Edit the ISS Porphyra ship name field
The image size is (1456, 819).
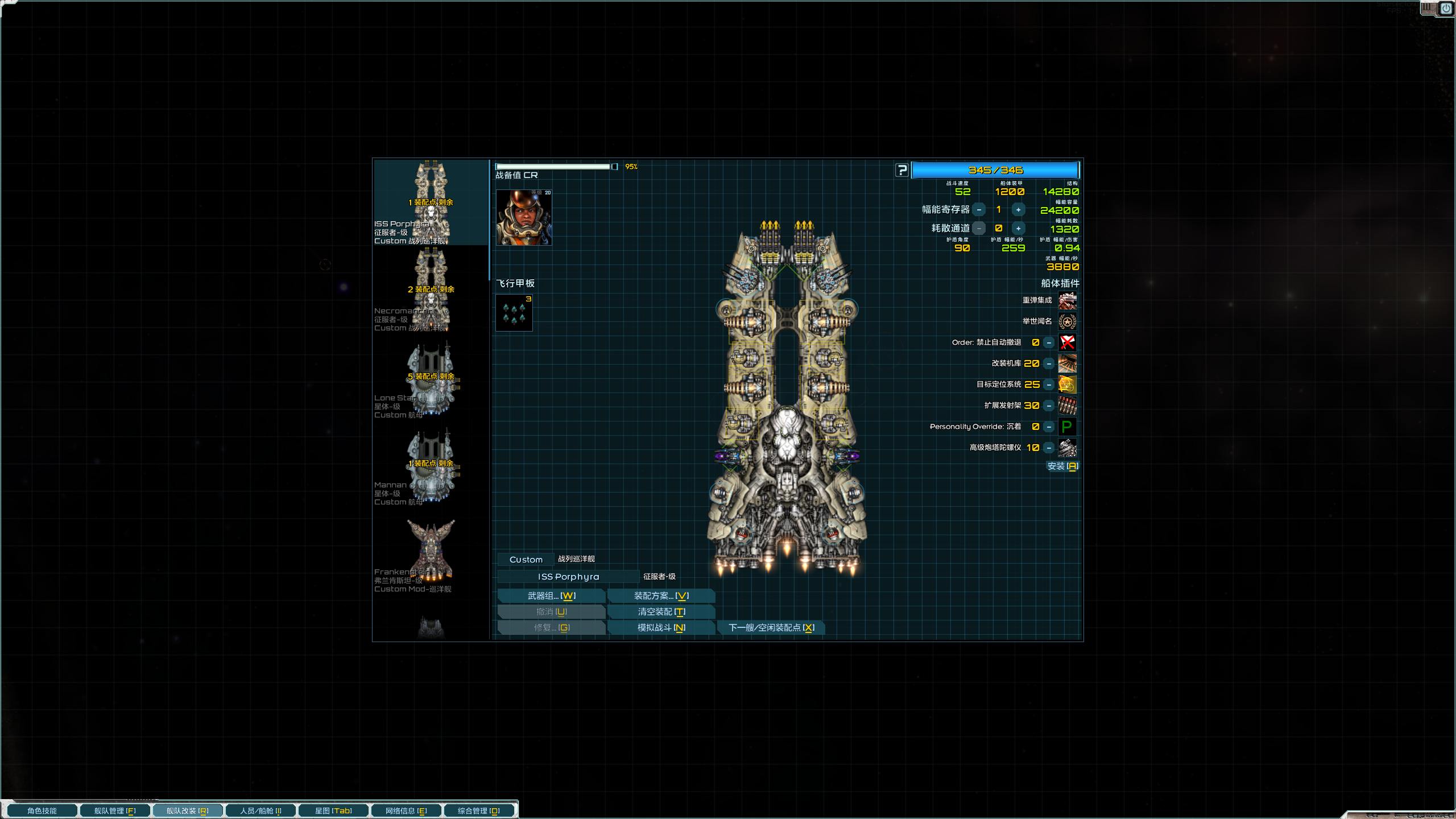pos(568,577)
